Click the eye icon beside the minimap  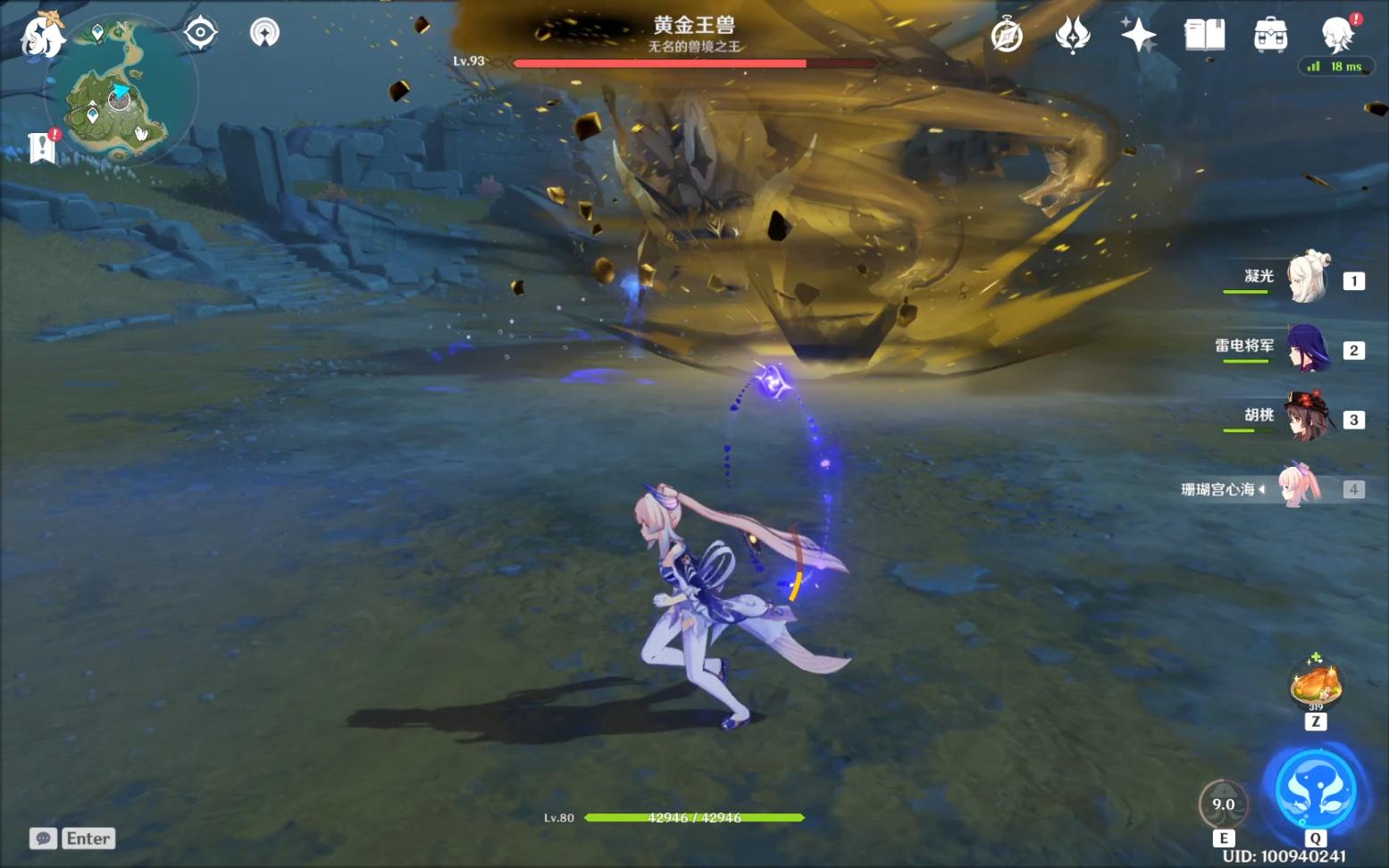(x=198, y=30)
